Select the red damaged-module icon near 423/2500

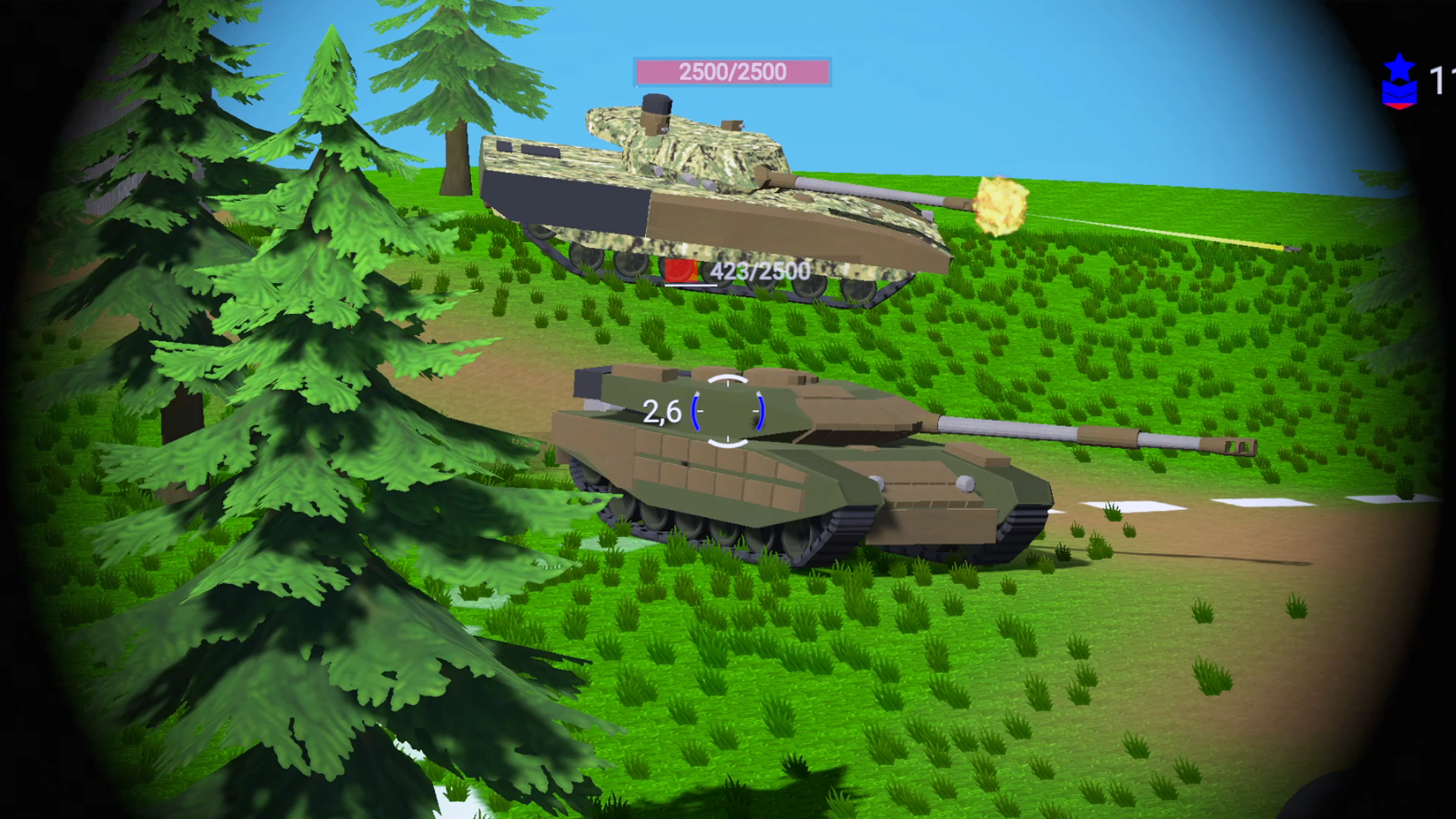pos(680,269)
